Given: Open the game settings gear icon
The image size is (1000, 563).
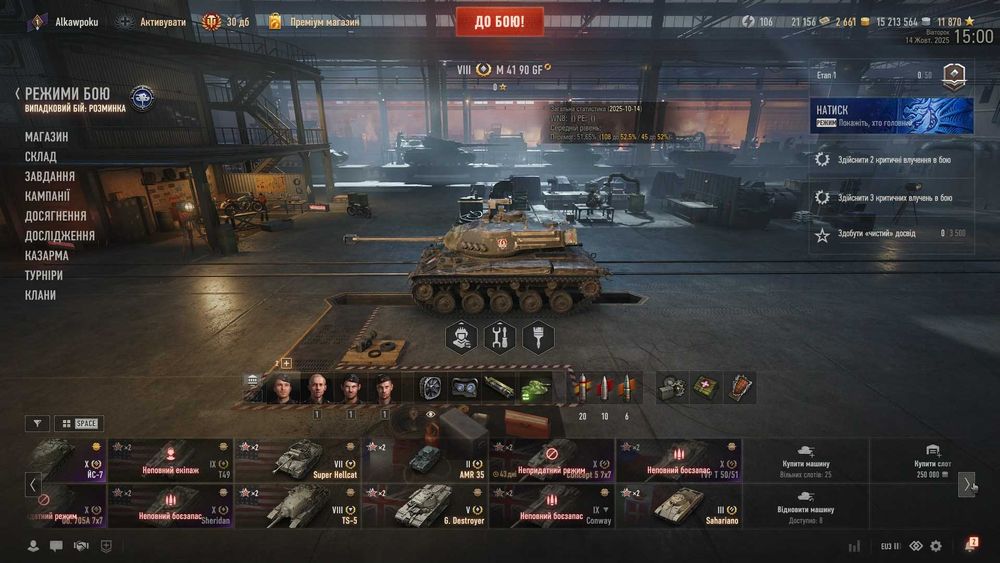Looking at the screenshot, I should (936, 546).
